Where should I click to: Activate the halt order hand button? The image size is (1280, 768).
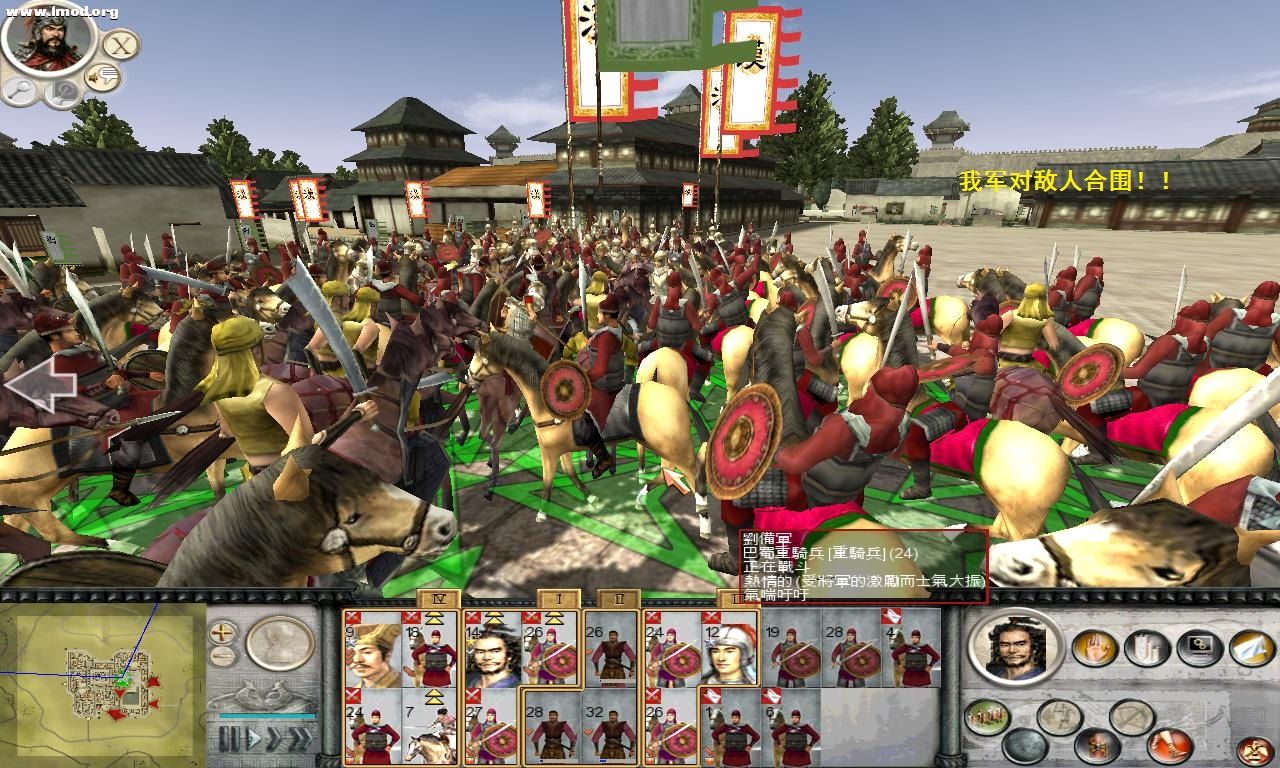1094,648
